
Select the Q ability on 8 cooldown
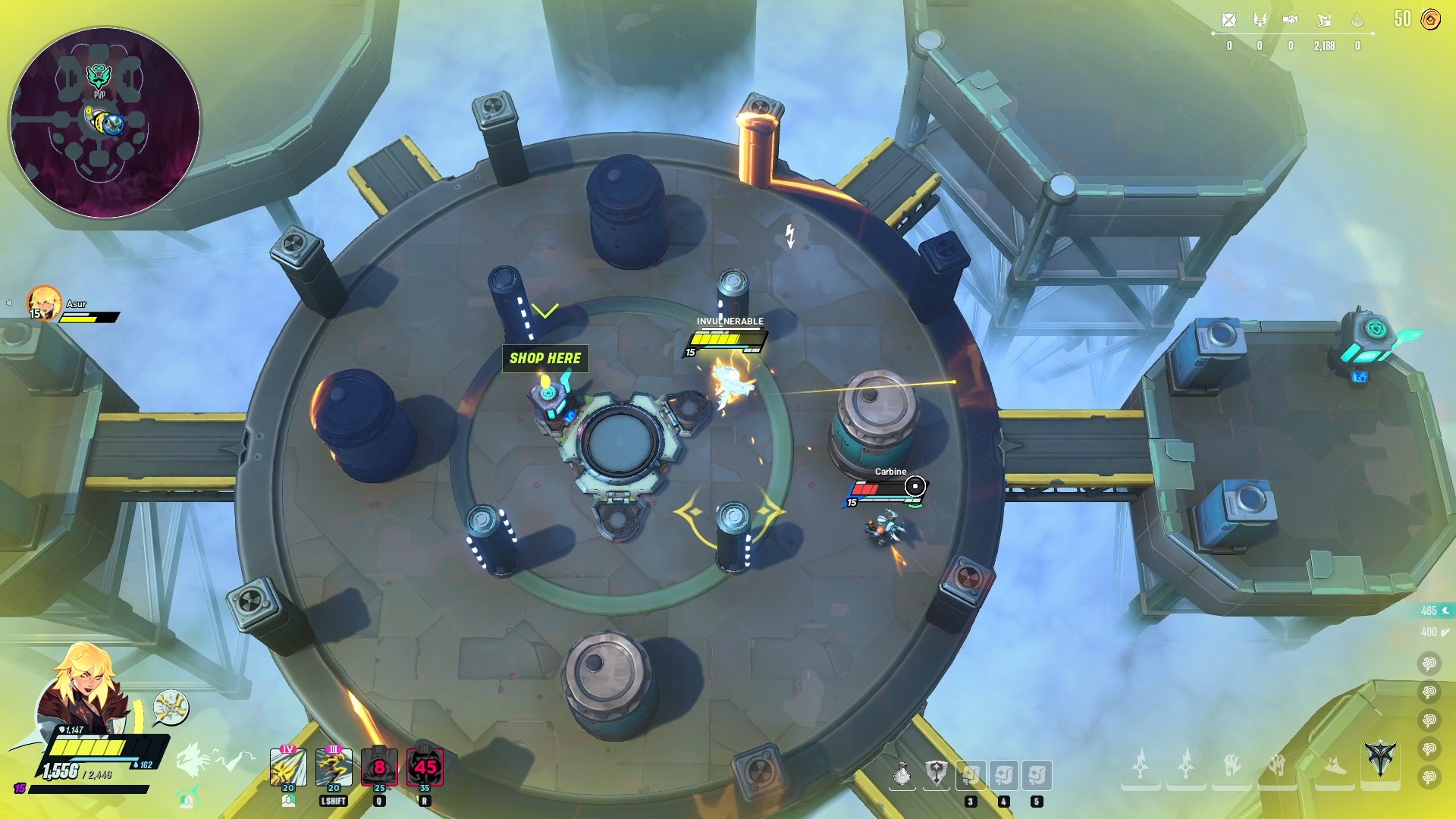pos(379,767)
